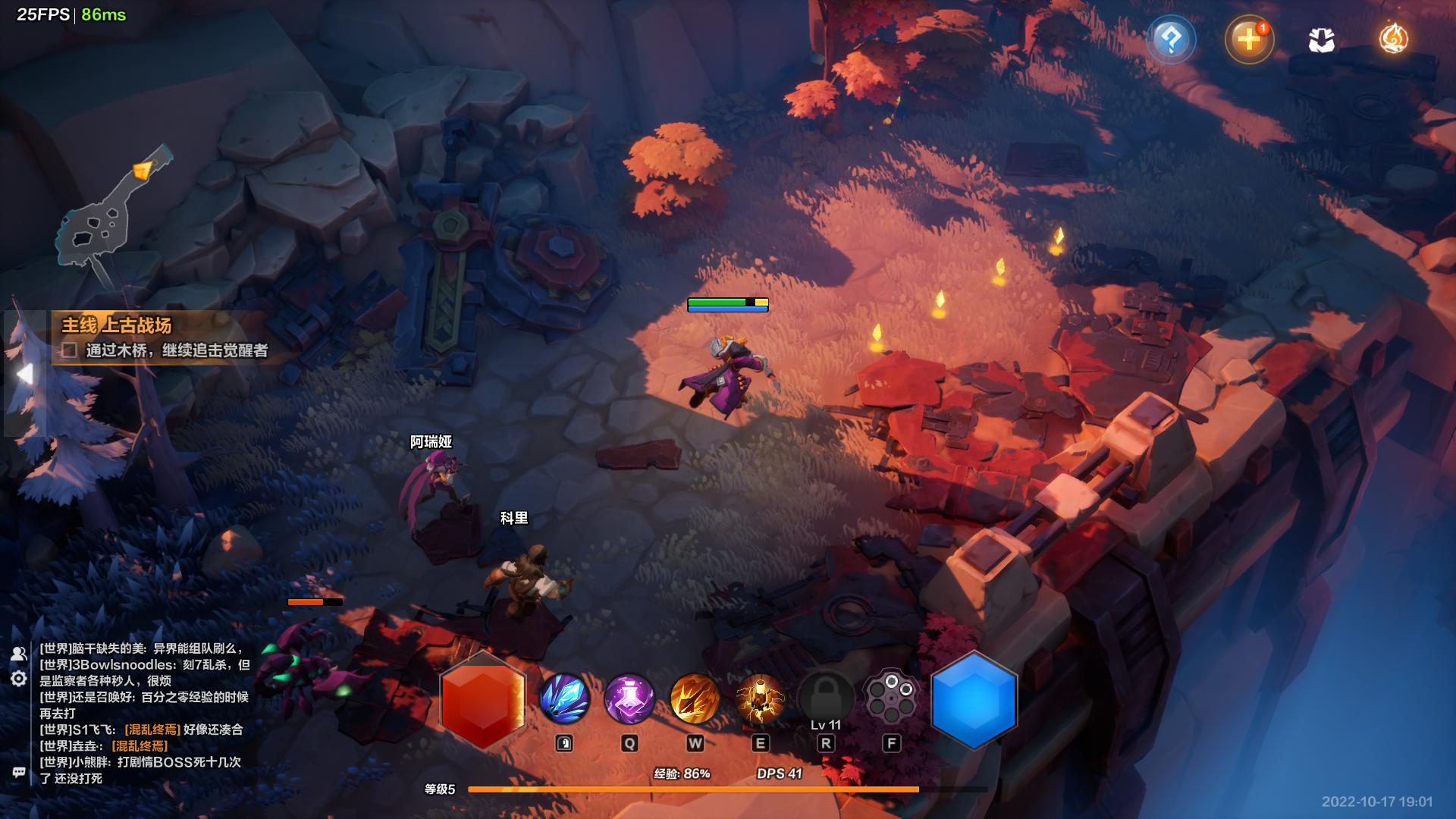Activate the blue ice crystal shard skill

click(x=564, y=698)
